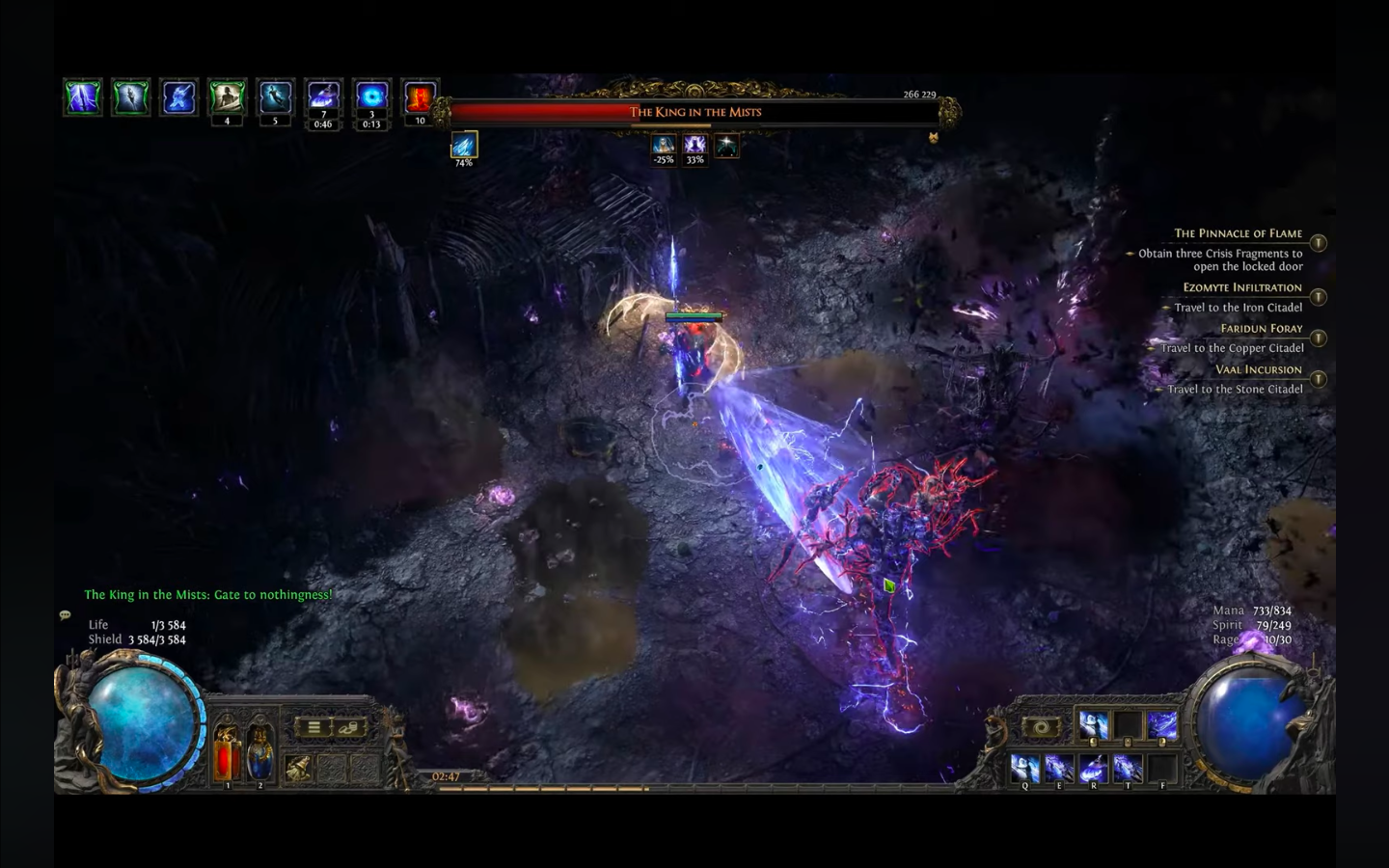Screen dimensions: 1389x868
Task: Open the hamburger menu on the bottom-left panel
Action: coord(313,726)
